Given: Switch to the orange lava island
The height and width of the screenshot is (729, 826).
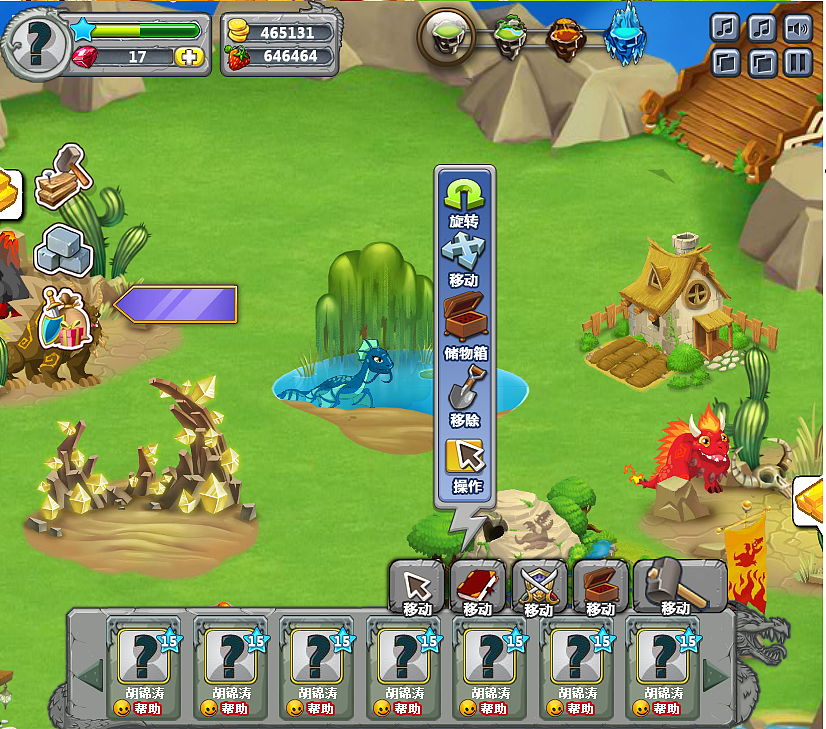Looking at the screenshot, I should tap(566, 40).
